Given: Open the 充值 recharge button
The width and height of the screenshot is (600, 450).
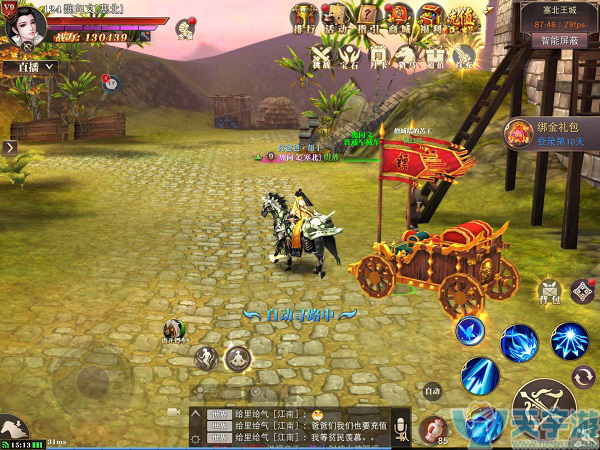Looking at the screenshot, I should click(464, 17).
